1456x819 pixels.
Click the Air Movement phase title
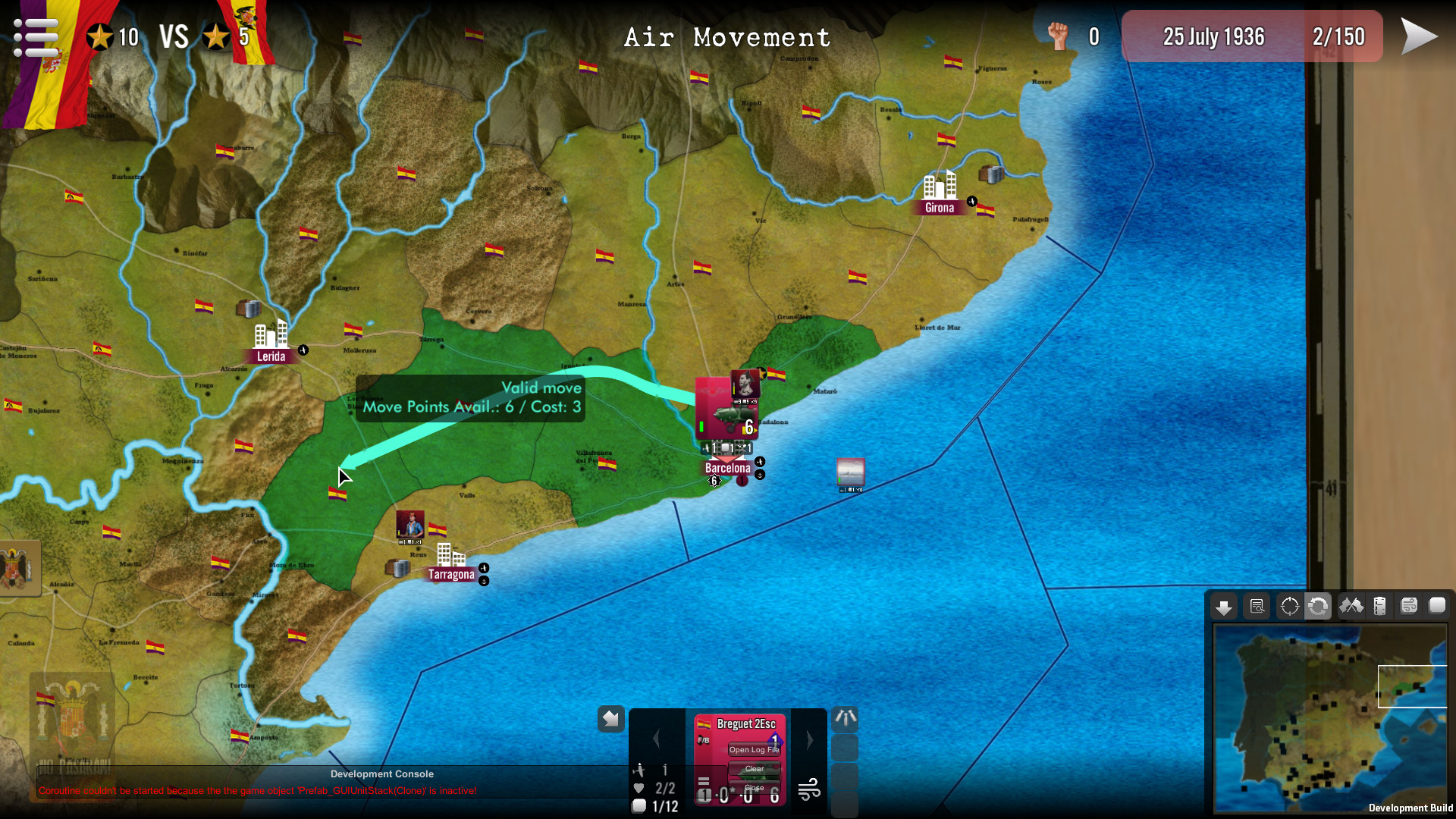[x=727, y=37]
